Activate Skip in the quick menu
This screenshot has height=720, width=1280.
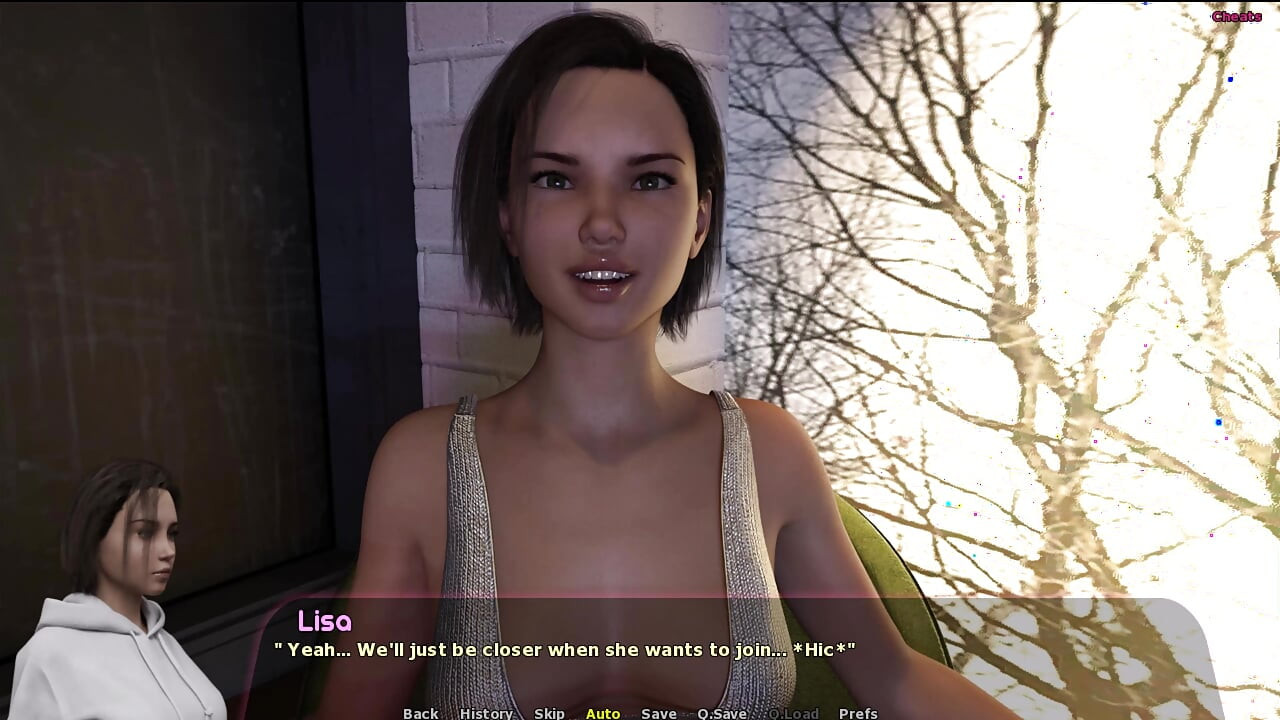point(549,713)
